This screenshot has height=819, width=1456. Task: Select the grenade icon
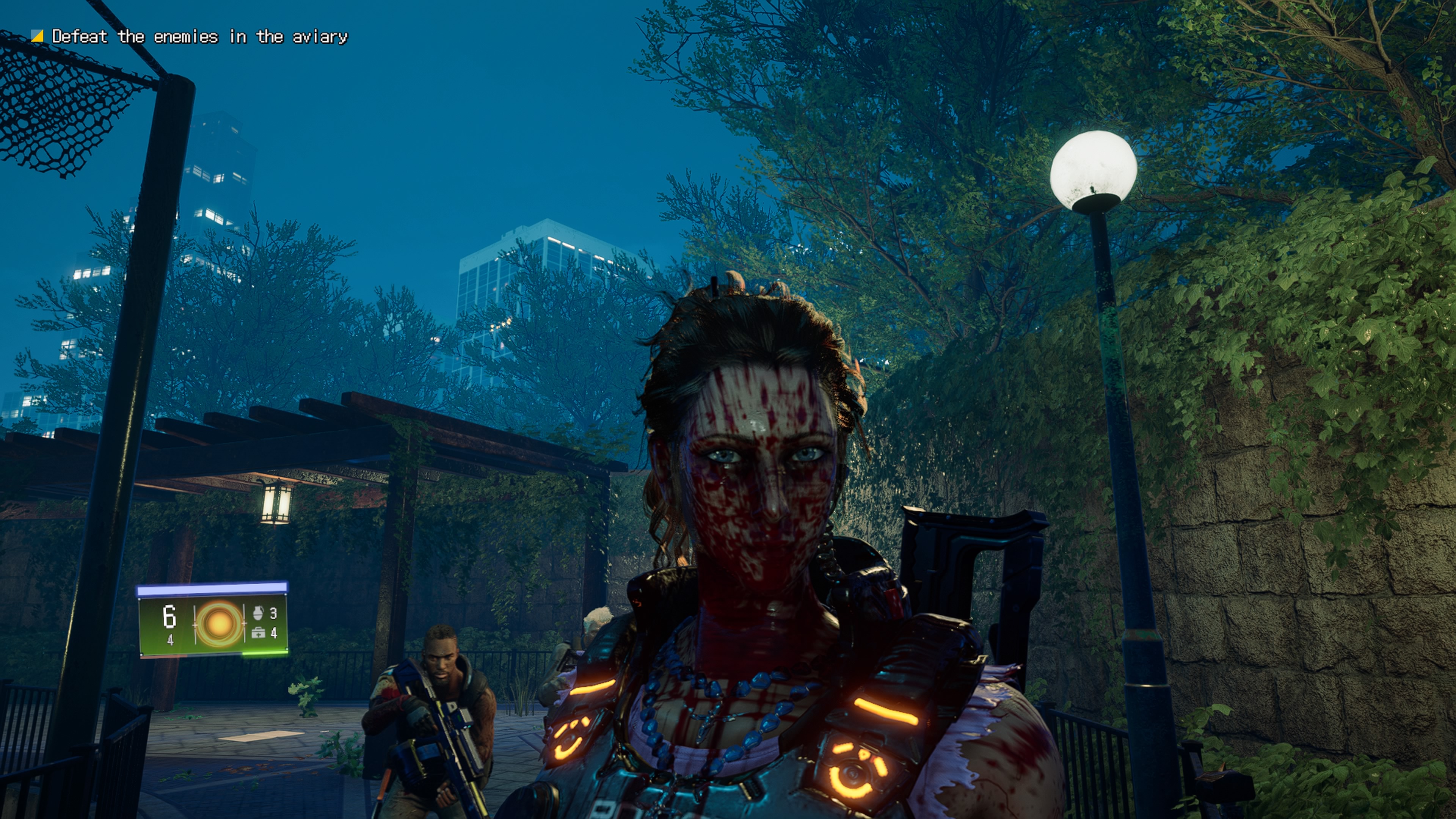[x=258, y=613]
